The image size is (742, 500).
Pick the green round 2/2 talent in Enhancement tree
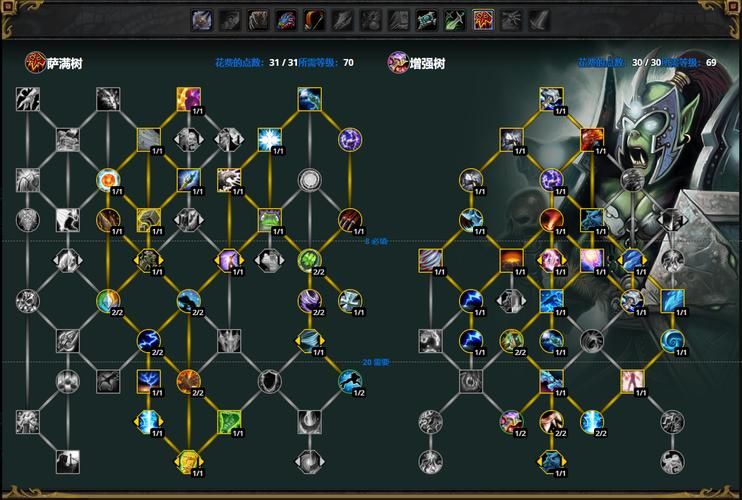pos(511,340)
